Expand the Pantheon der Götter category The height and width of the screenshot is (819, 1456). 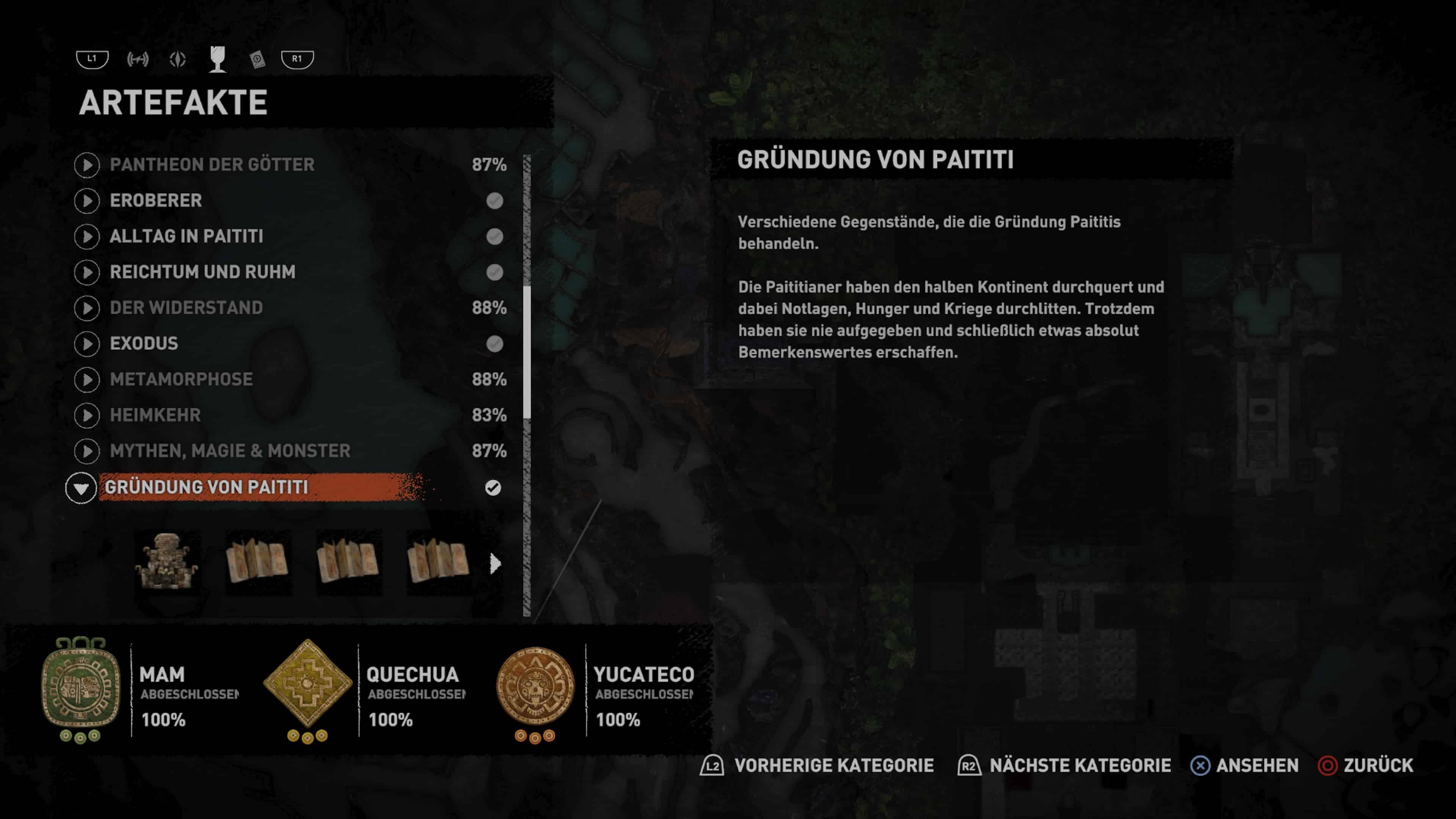(x=212, y=165)
